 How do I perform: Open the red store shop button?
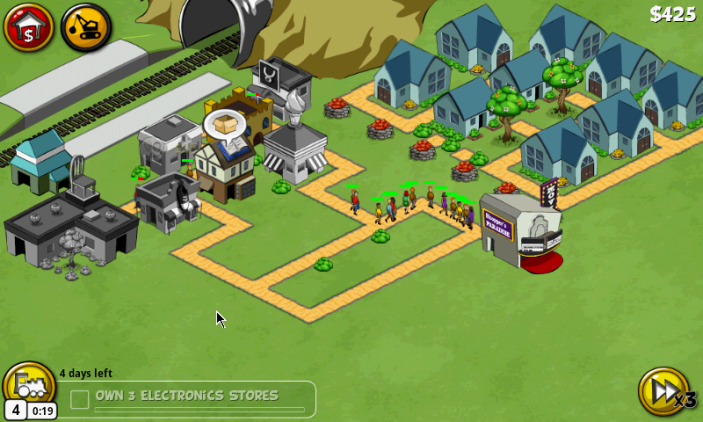(28, 27)
